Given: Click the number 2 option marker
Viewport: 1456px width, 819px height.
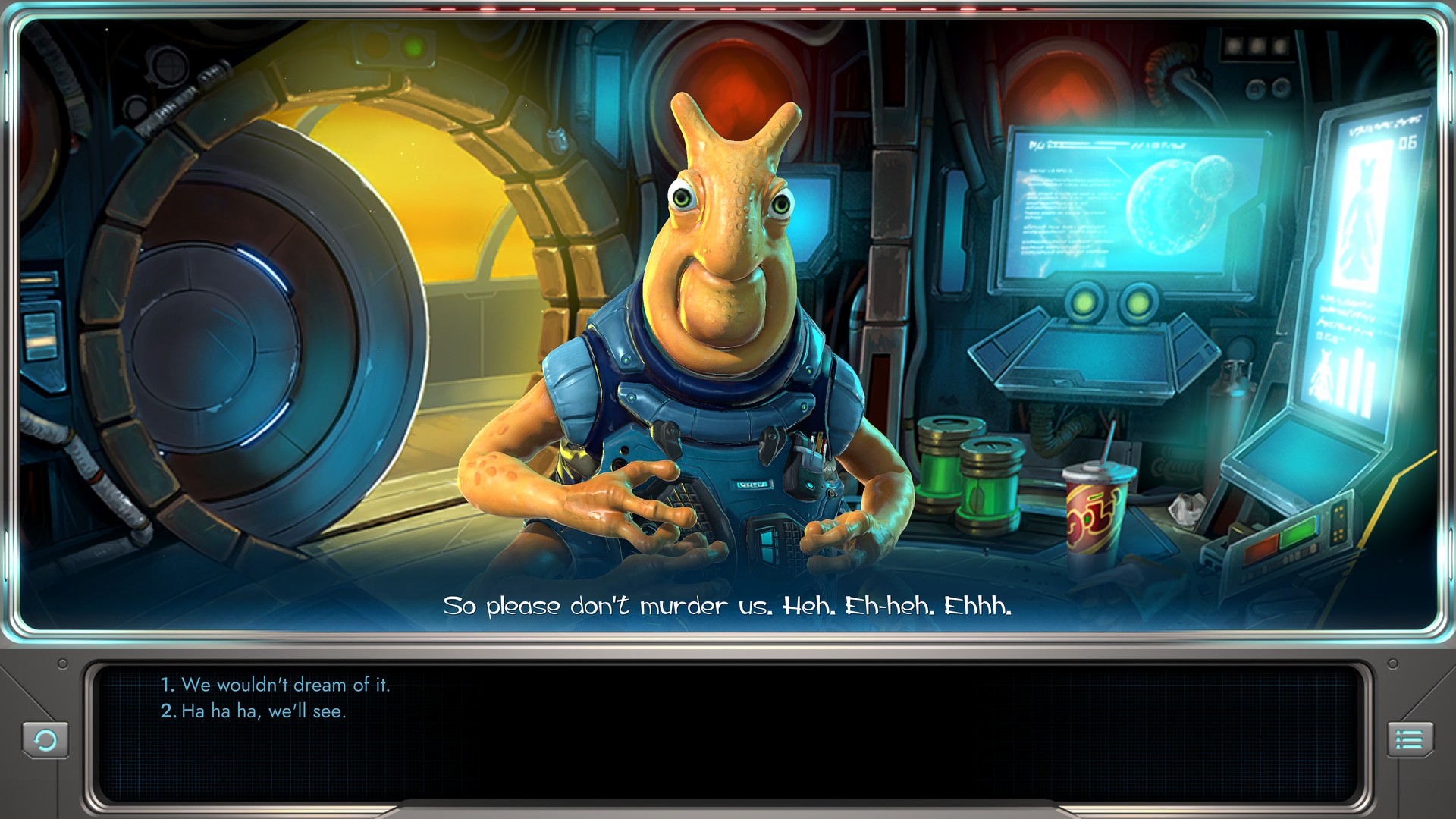Looking at the screenshot, I should (168, 711).
